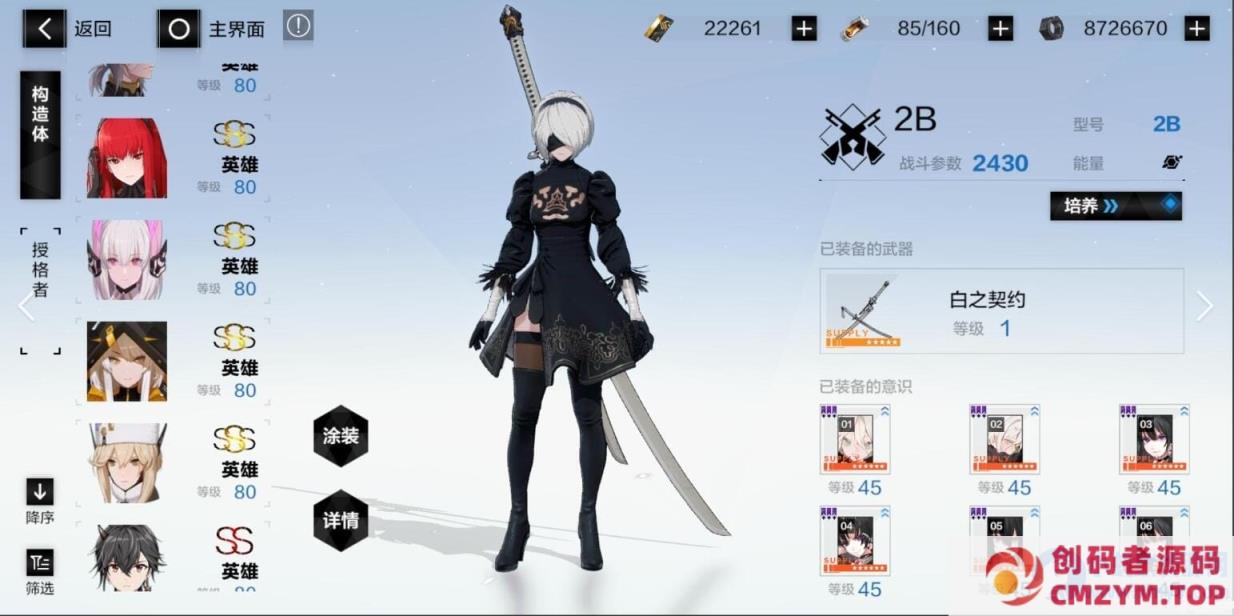Select memory slot 03
The width and height of the screenshot is (1234, 616).
point(1154,440)
